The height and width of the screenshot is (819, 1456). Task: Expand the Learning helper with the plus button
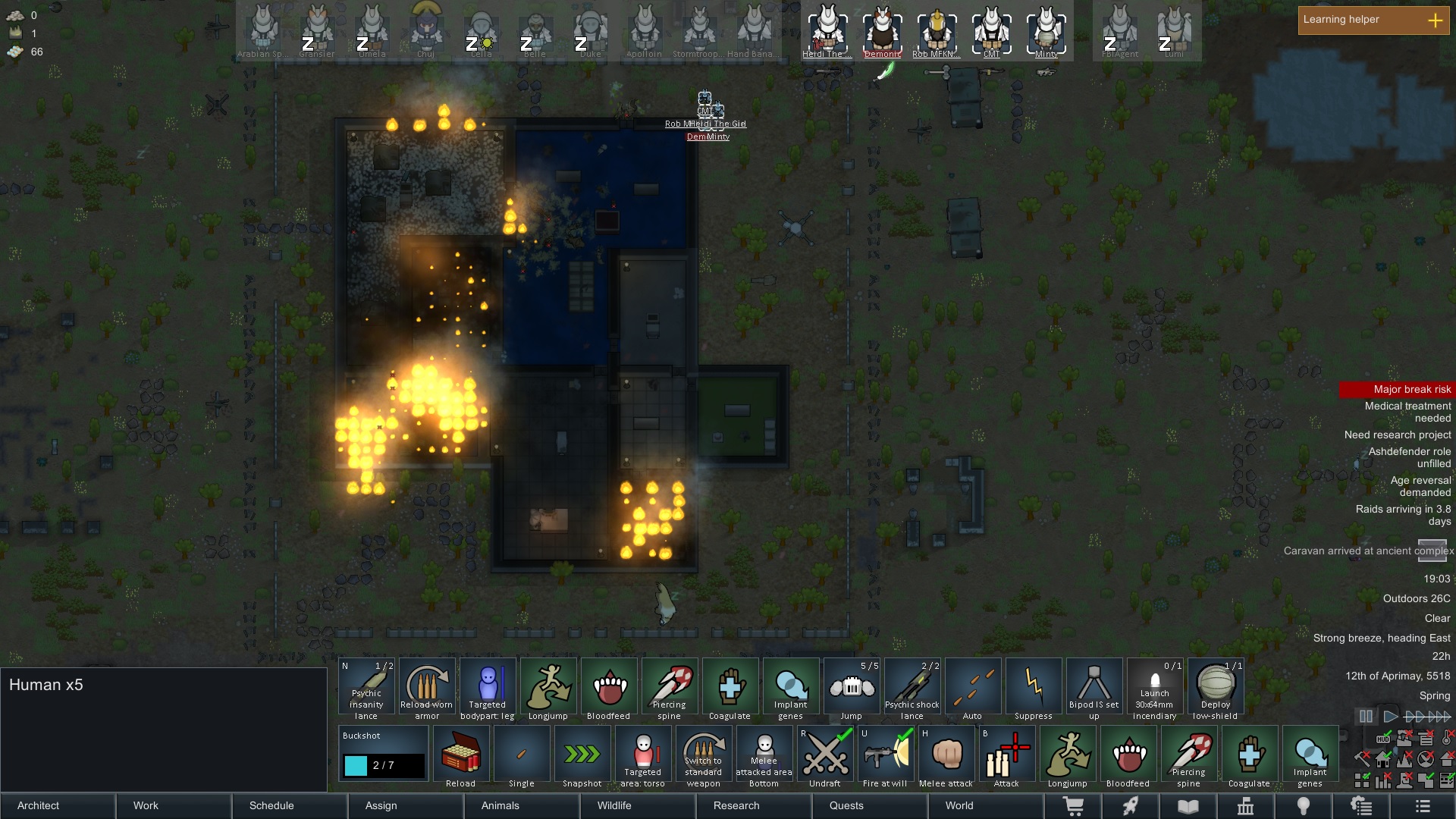coord(1435,20)
